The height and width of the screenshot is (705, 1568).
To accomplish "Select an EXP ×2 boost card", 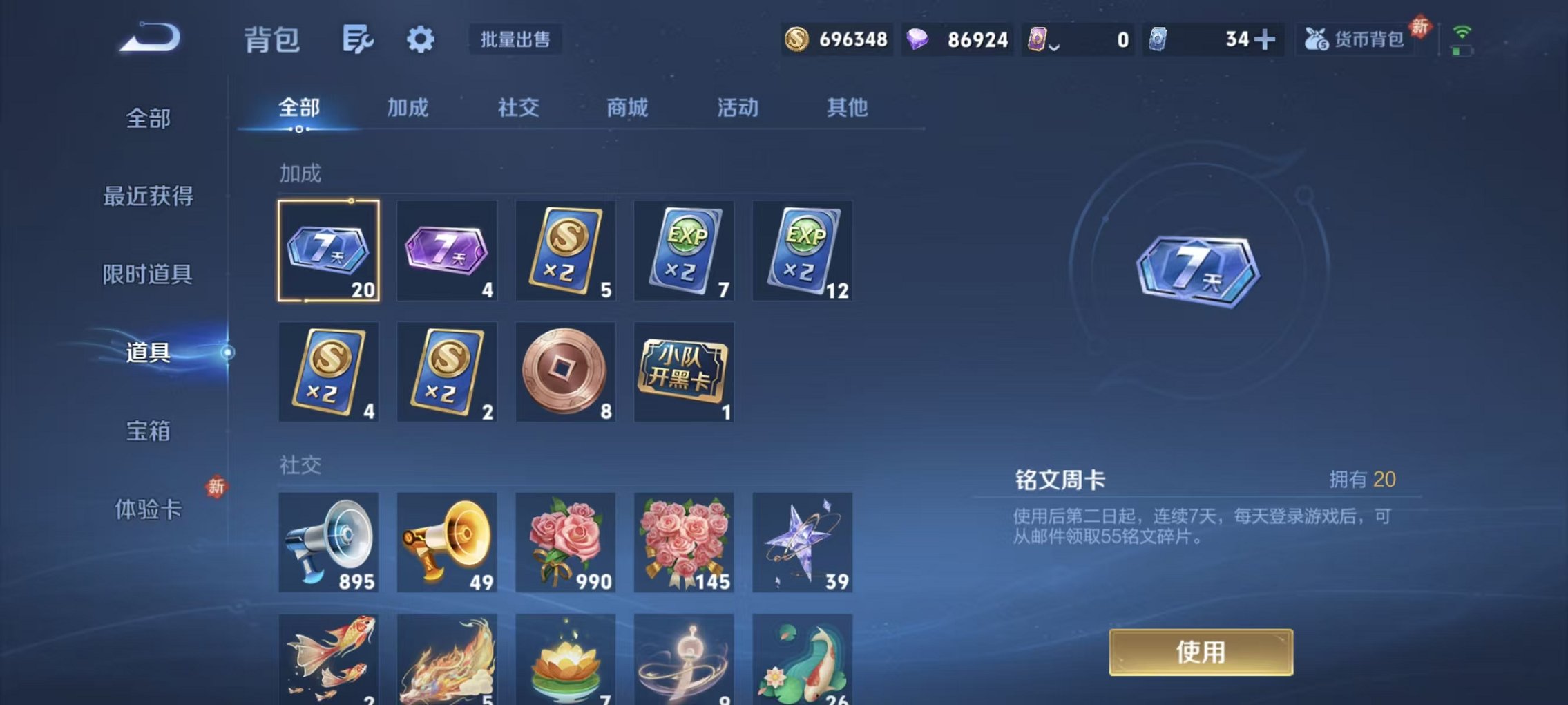I will tap(684, 252).
